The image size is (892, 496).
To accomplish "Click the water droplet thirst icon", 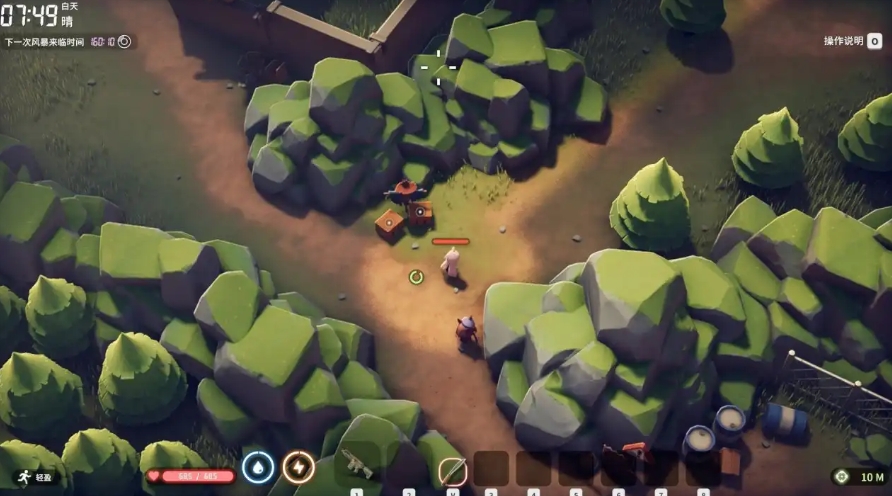I will click(x=257, y=467).
